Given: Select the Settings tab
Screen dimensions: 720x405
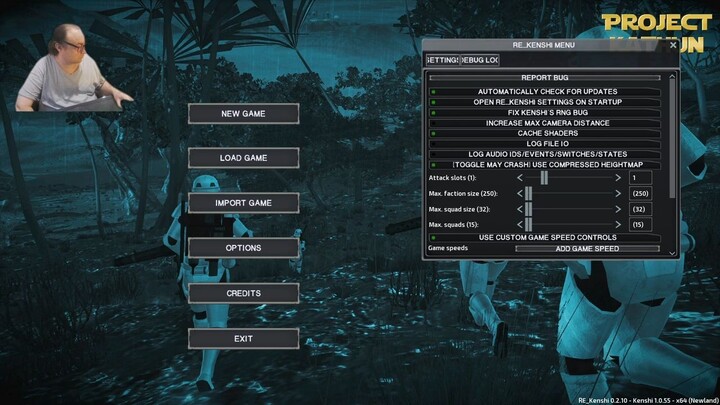Looking at the screenshot, I should pos(442,61).
